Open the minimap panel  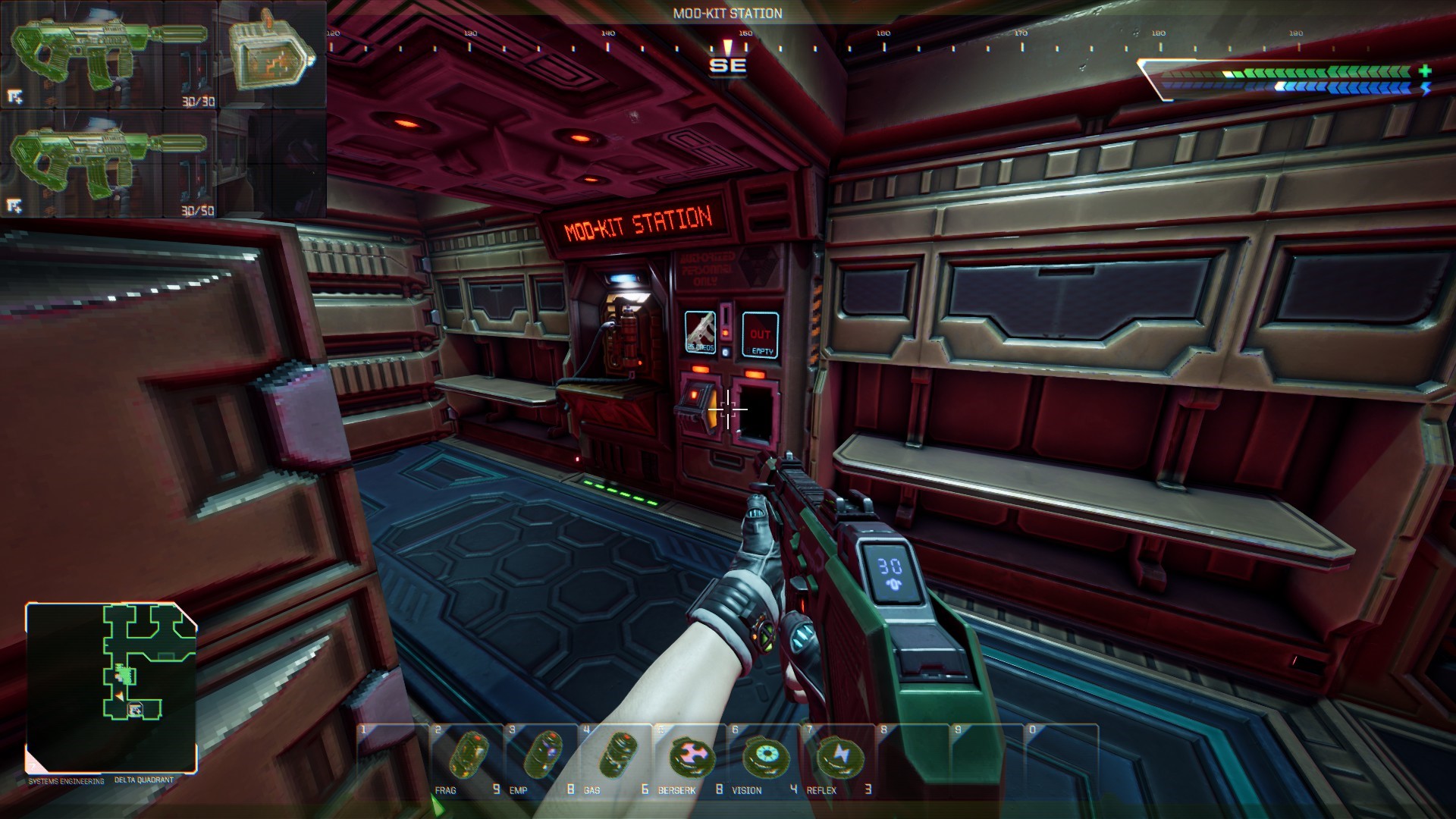(x=112, y=688)
